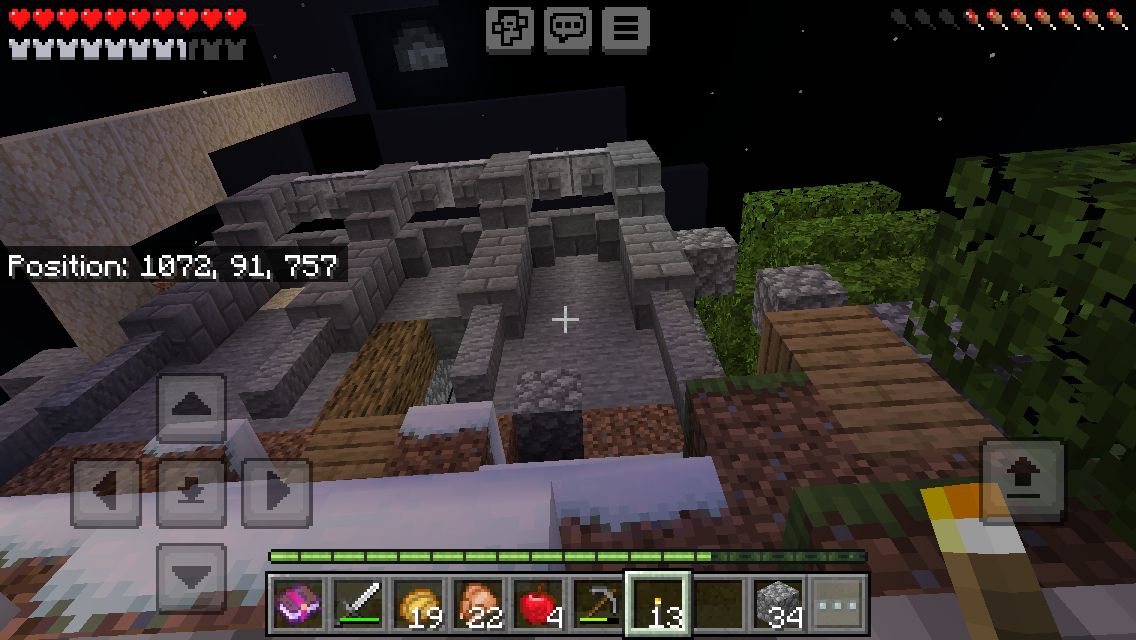1136x640 pixels.
Task: Select the iron sword hotbar slot
Action: tap(358, 605)
